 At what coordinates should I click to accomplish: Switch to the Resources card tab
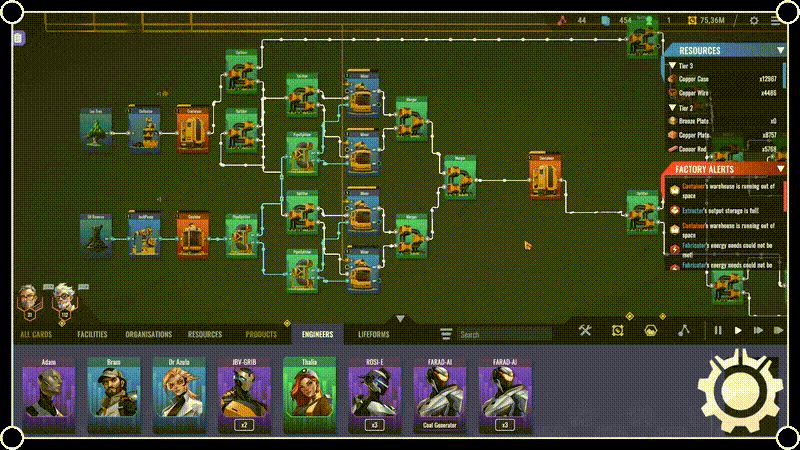(205, 334)
